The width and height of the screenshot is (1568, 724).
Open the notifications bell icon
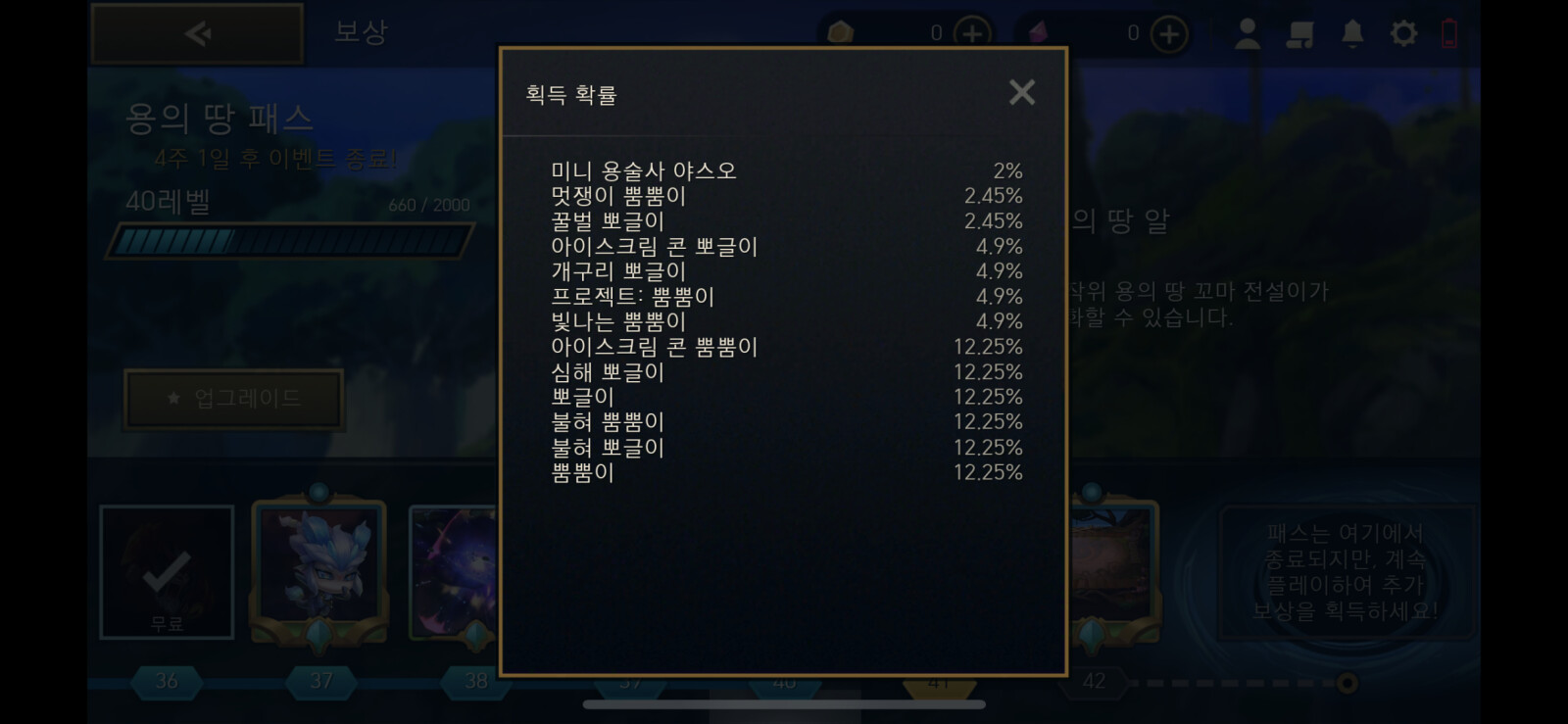[x=1353, y=34]
